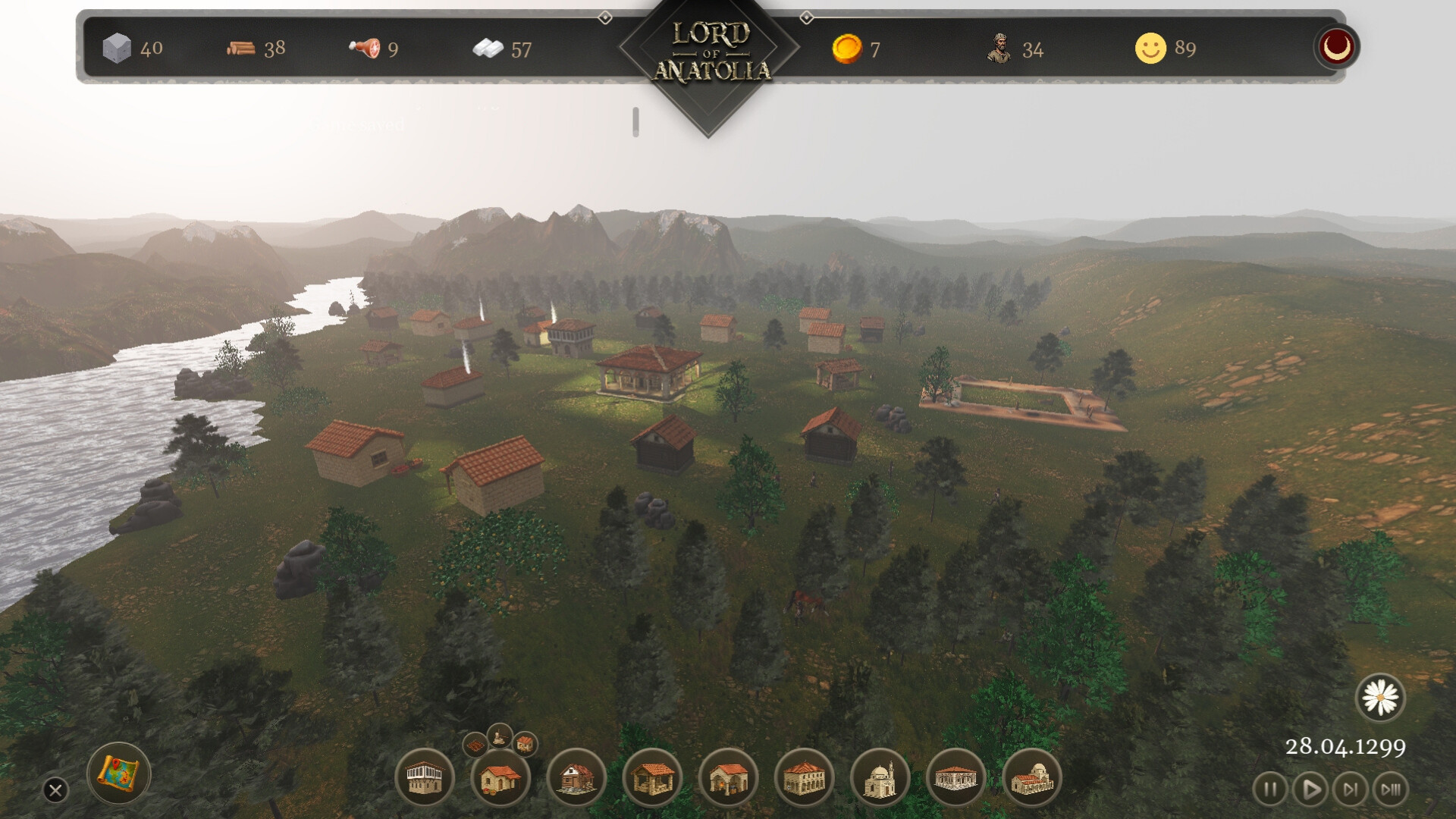Select the wide white colonnade building

(955, 778)
